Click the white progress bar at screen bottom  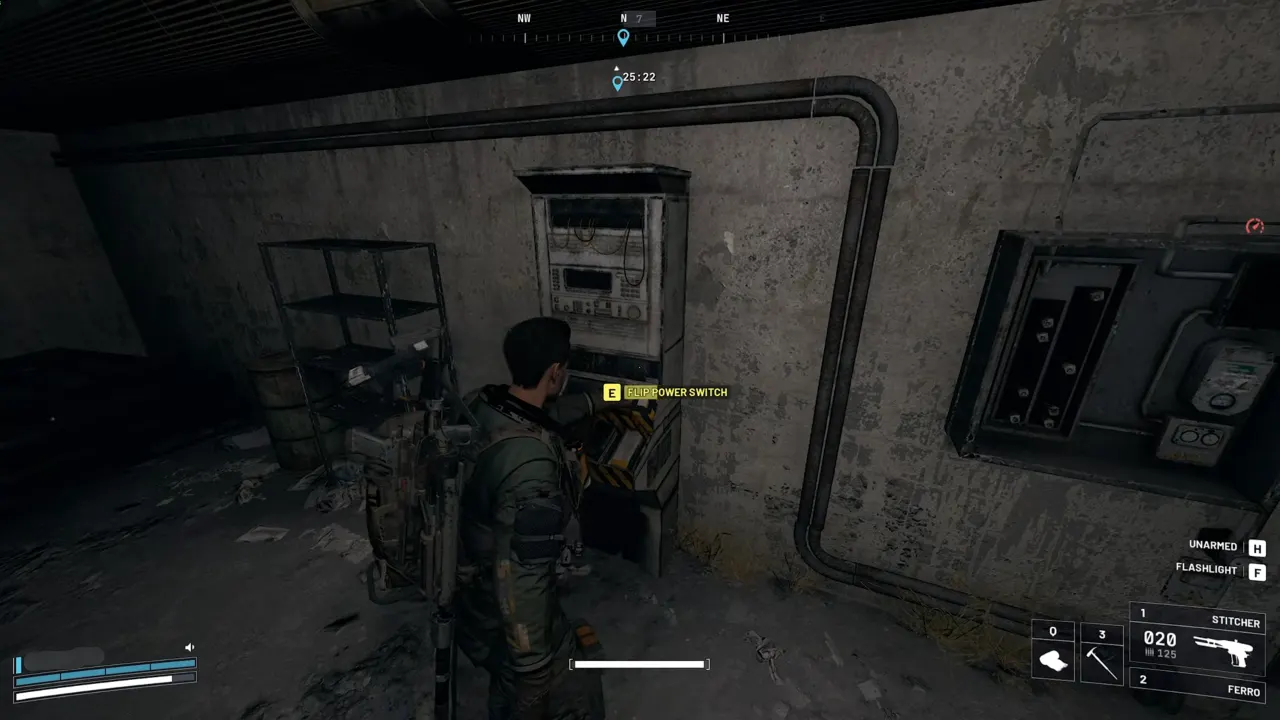coord(639,663)
